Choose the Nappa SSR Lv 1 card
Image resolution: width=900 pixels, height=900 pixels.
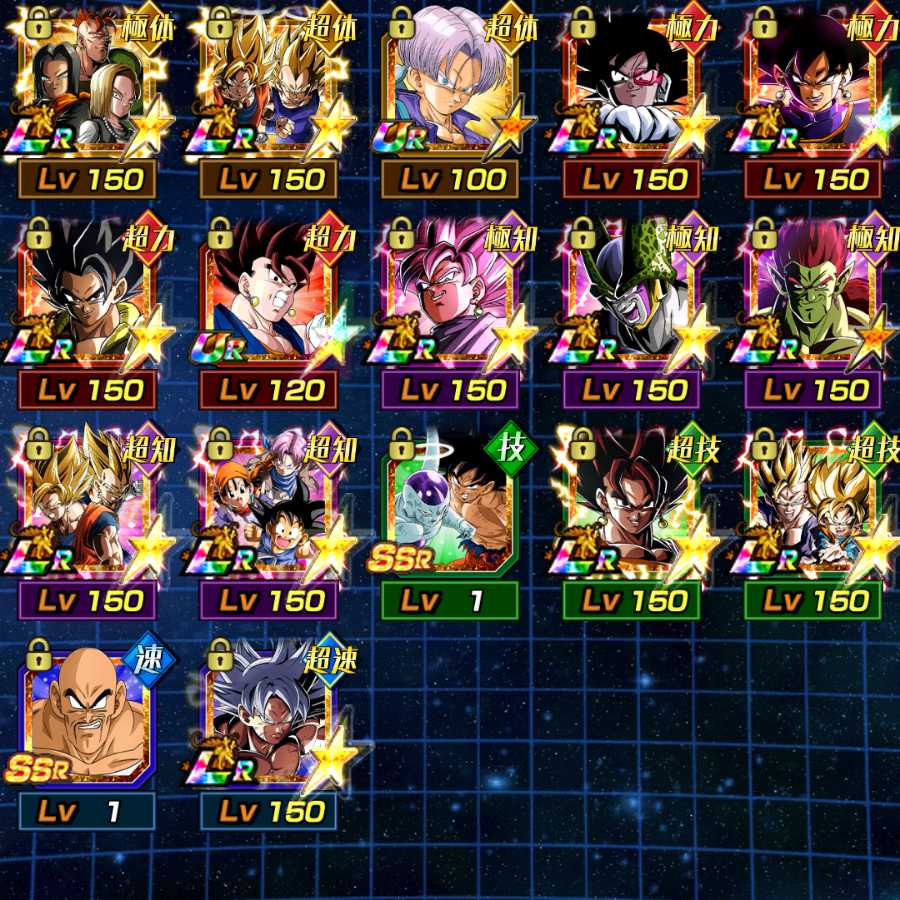click(x=87, y=720)
